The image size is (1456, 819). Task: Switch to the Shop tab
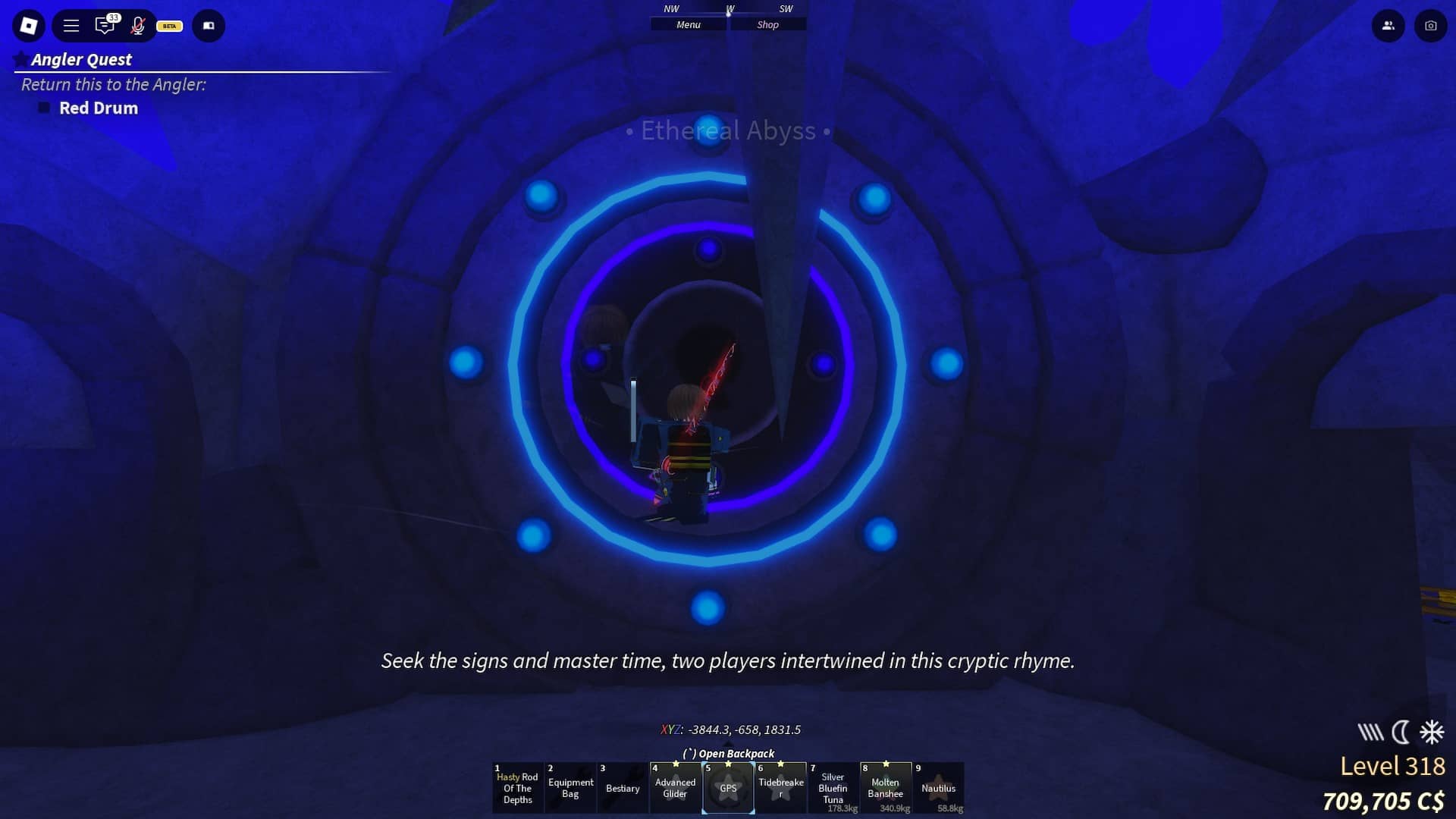767,24
